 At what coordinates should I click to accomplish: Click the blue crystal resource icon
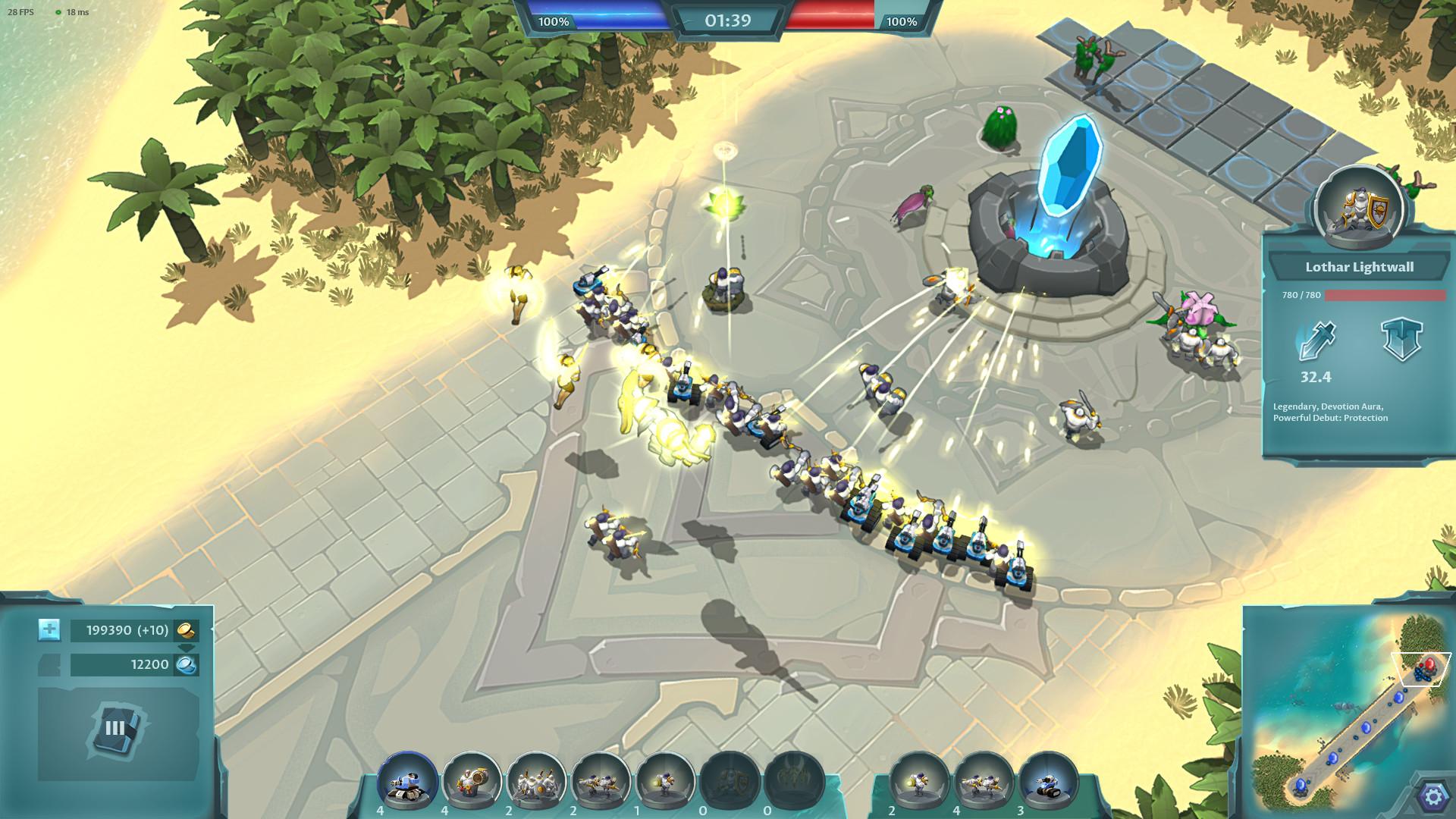187,665
